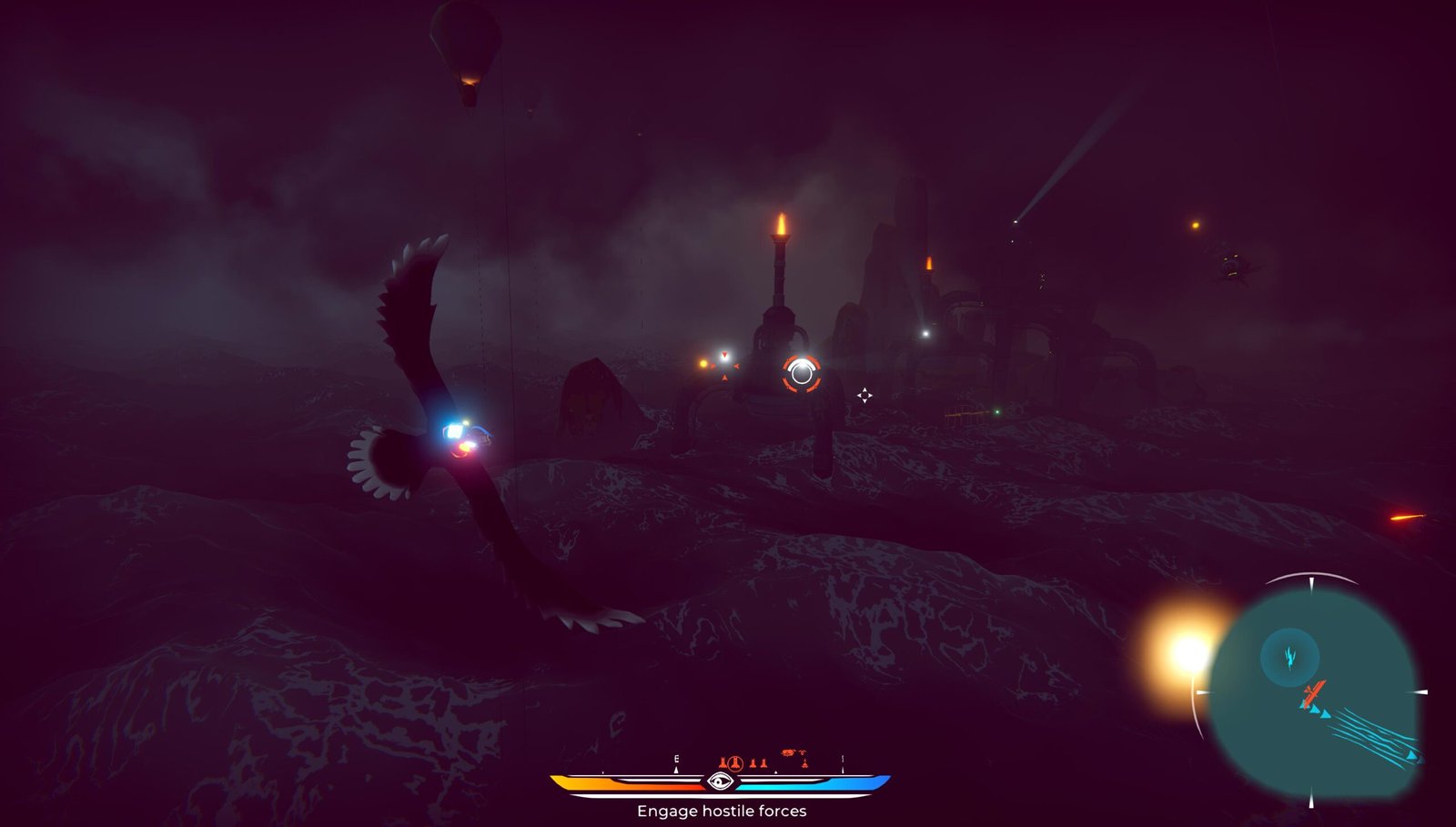Select the orange target lock reticle

pos(802,373)
